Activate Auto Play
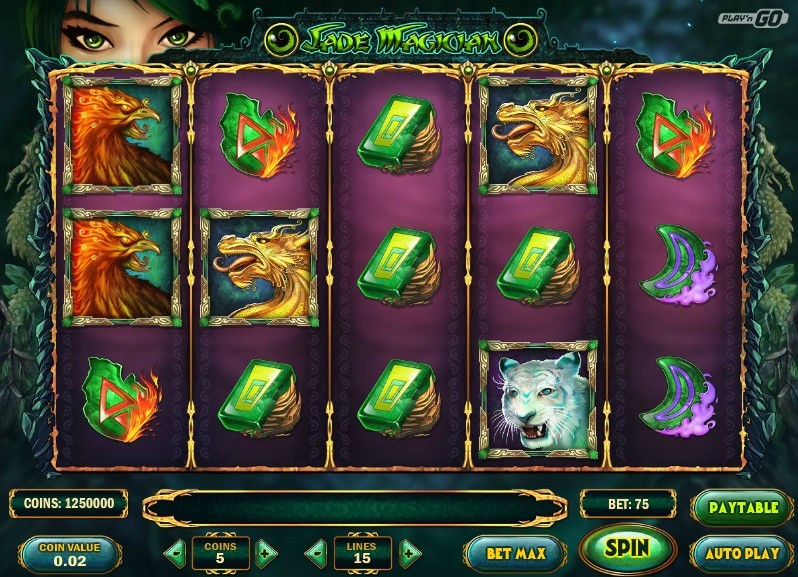 coord(743,551)
